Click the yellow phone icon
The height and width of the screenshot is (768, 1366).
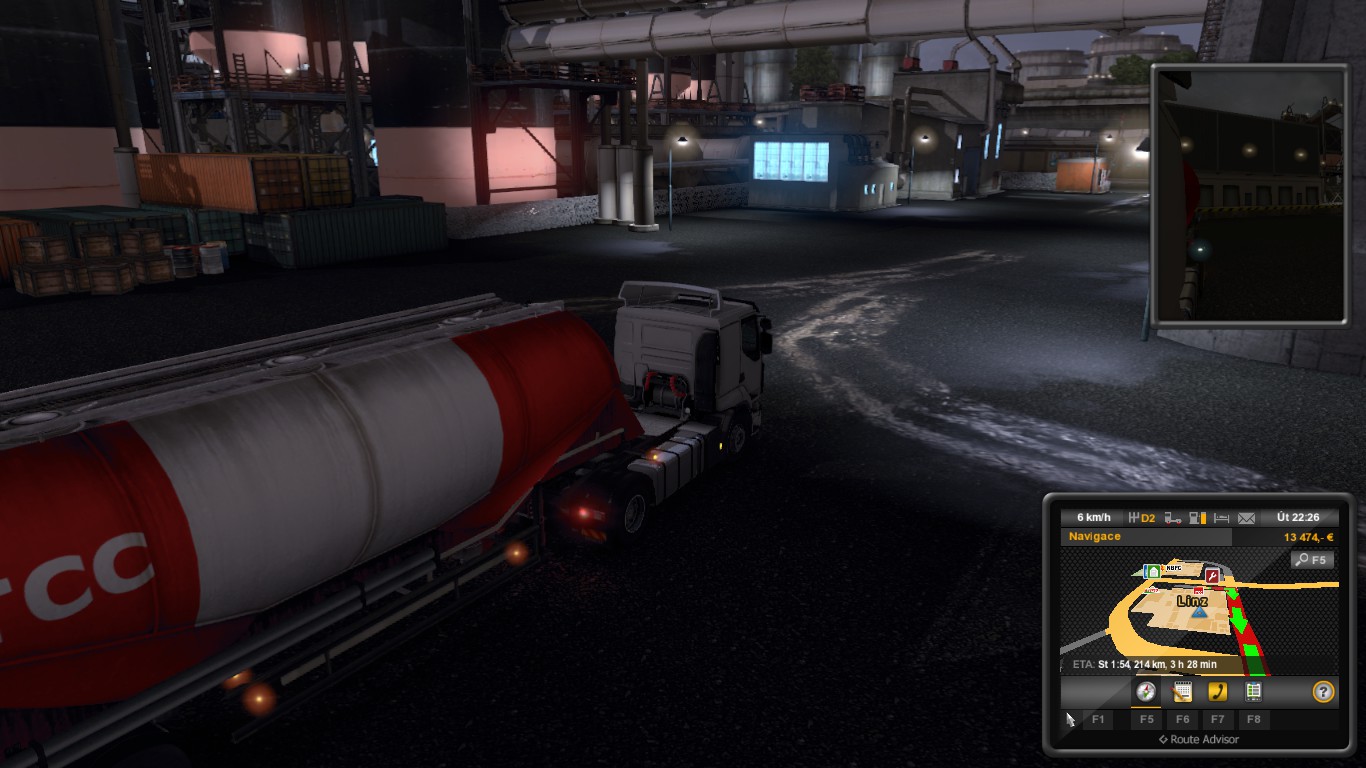click(1218, 691)
